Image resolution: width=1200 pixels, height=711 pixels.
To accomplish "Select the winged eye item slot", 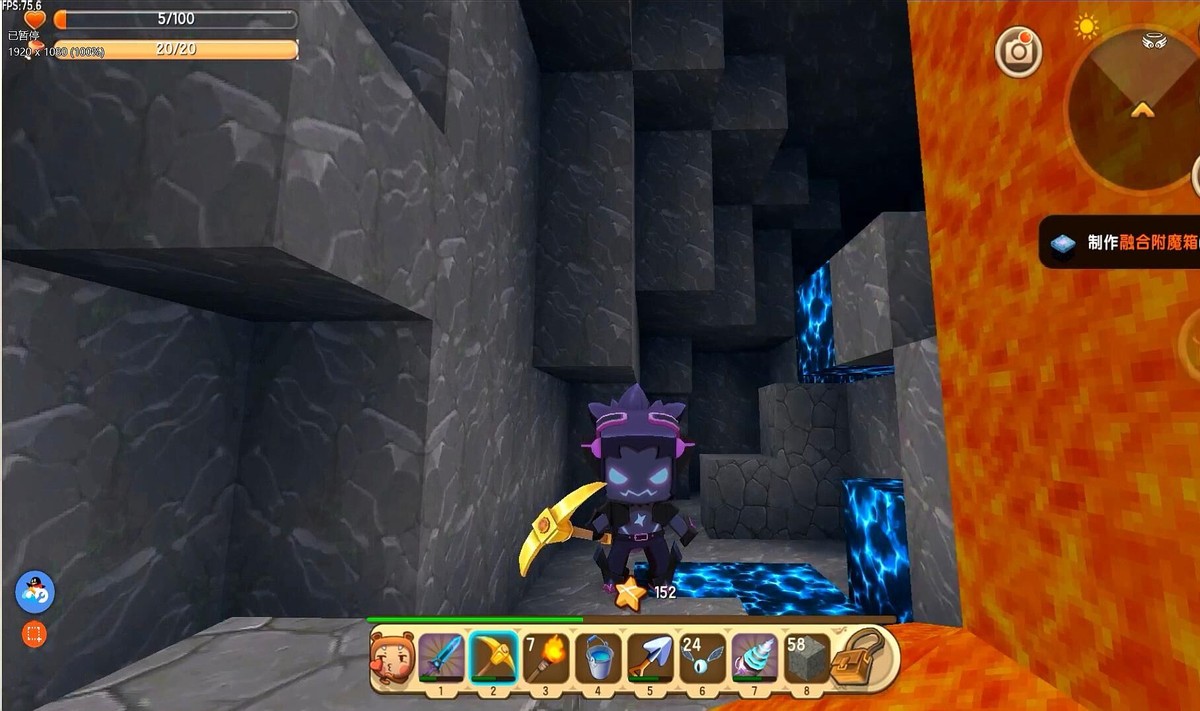I will 702,657.
